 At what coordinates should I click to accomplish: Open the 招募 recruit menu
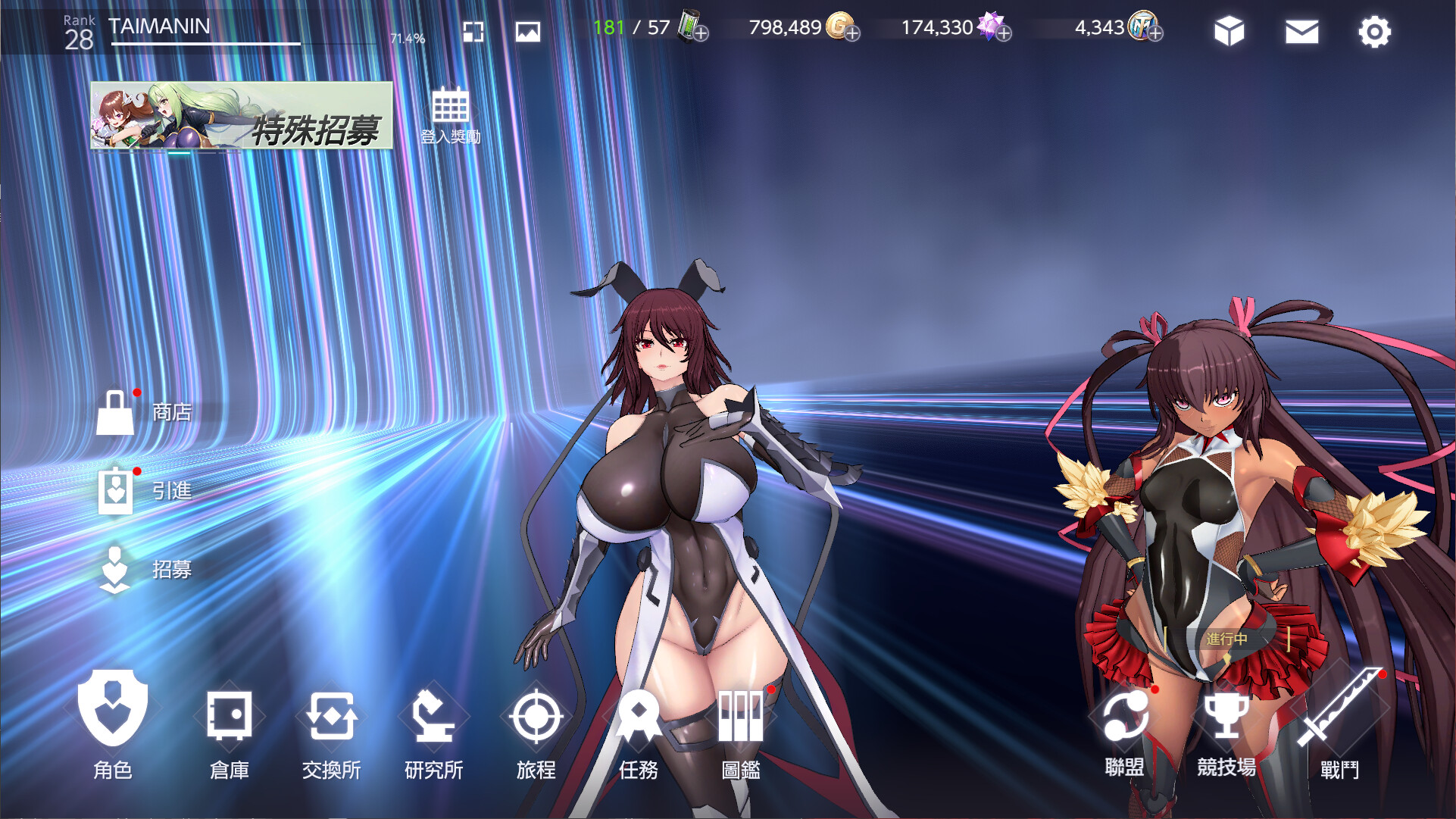click(x=144, y=570)
